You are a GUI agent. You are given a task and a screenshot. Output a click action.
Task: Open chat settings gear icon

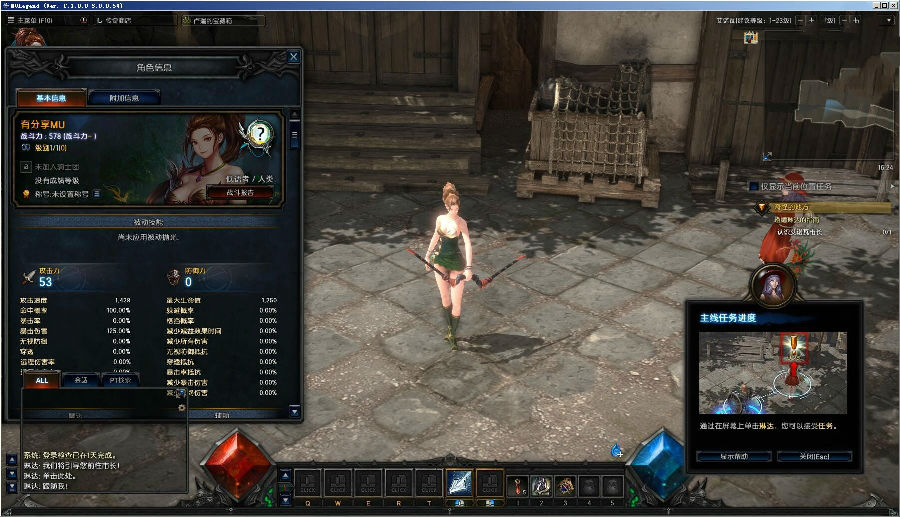click(181, 407)
